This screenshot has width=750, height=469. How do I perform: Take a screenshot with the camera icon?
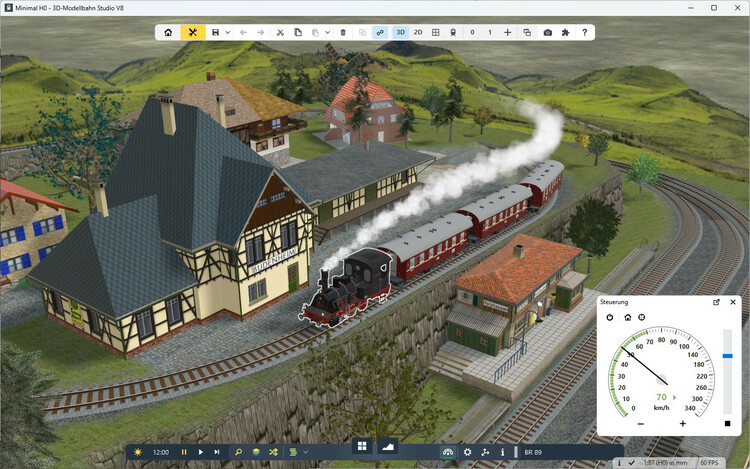548,32
